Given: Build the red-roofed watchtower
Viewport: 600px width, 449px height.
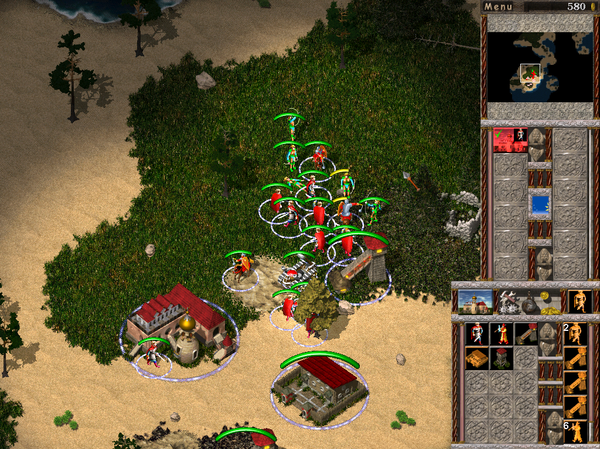Looking at the screenshot, I should (501, 358).
